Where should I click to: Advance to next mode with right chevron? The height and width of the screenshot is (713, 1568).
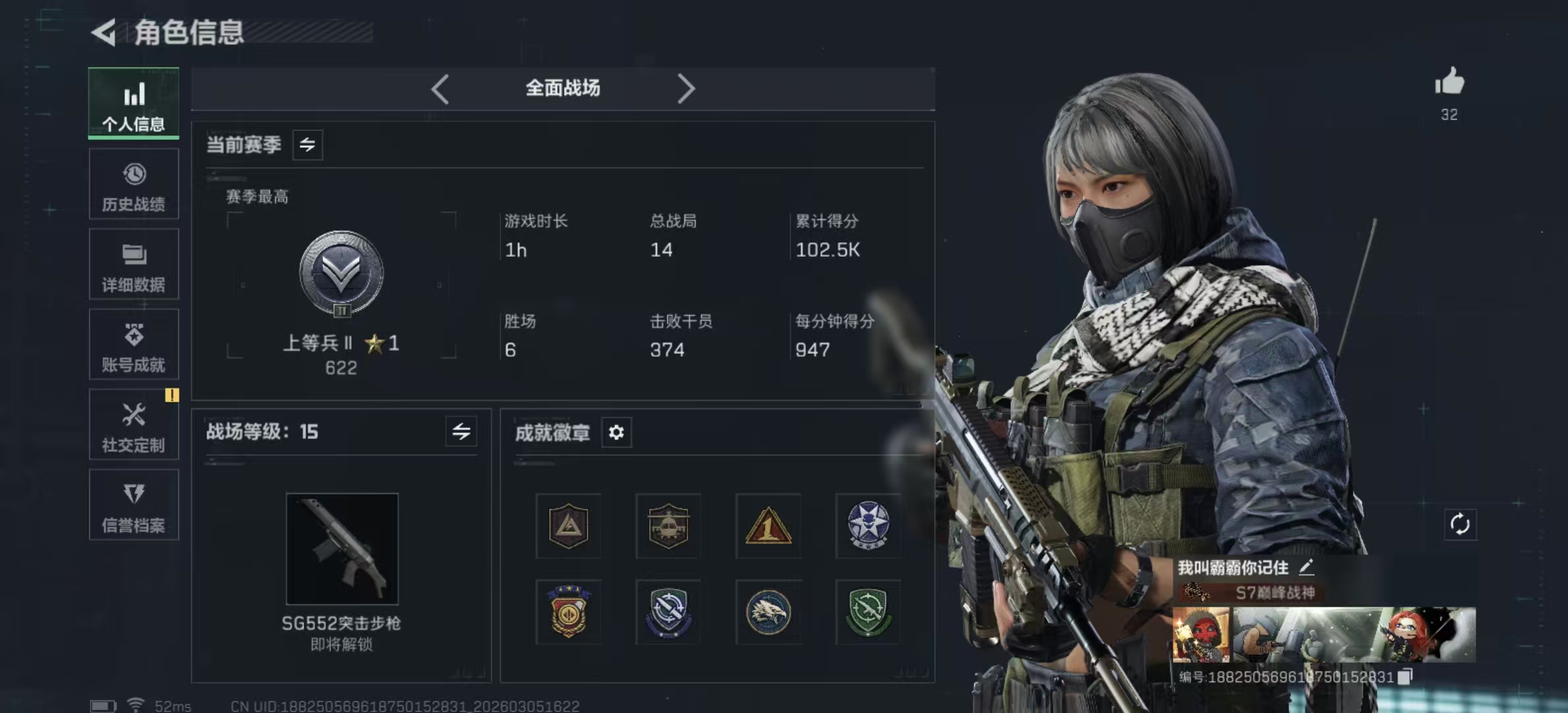tap(686, 88)
